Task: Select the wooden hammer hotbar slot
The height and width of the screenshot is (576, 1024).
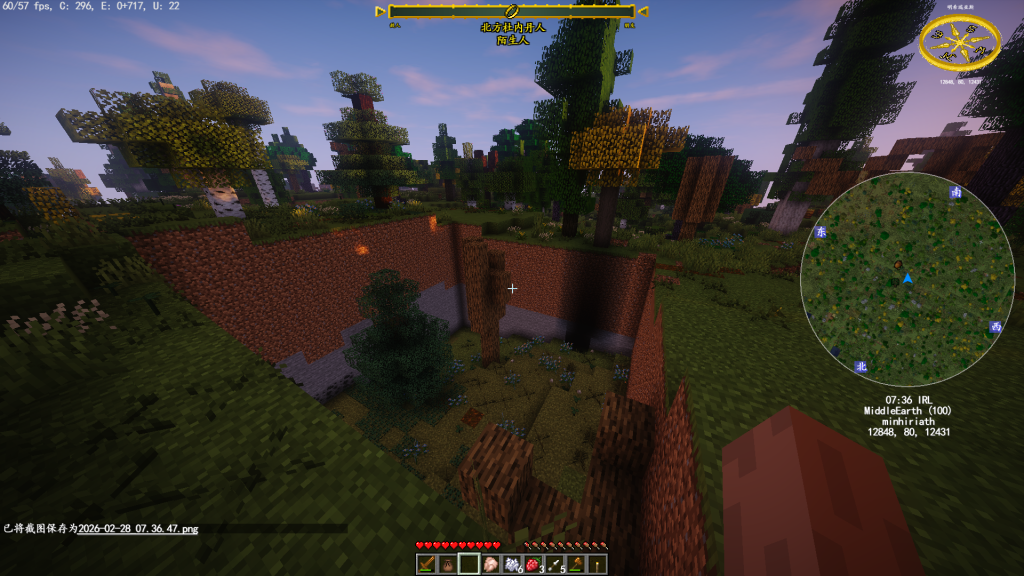Action: 576,564
